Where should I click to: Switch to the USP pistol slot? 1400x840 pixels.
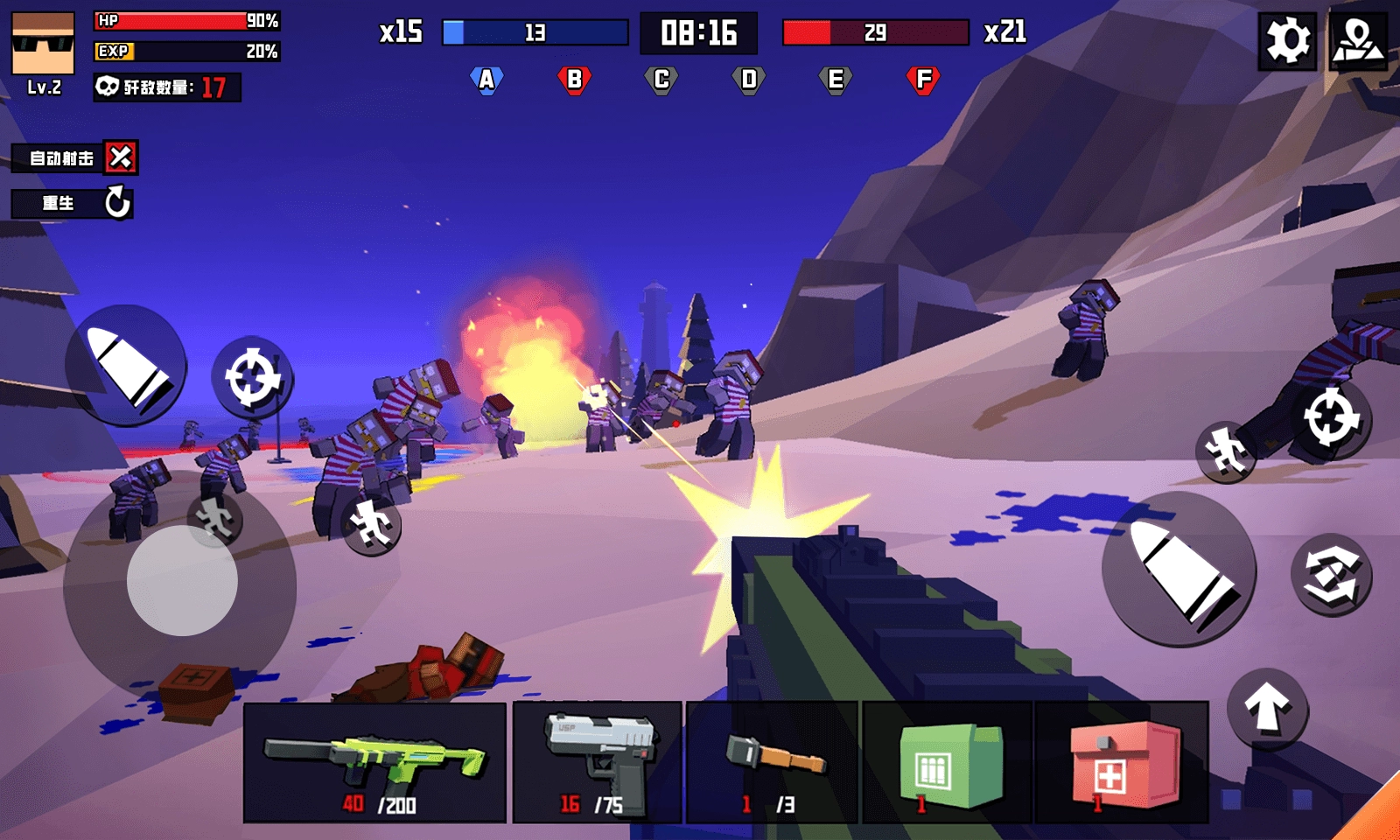597,762
